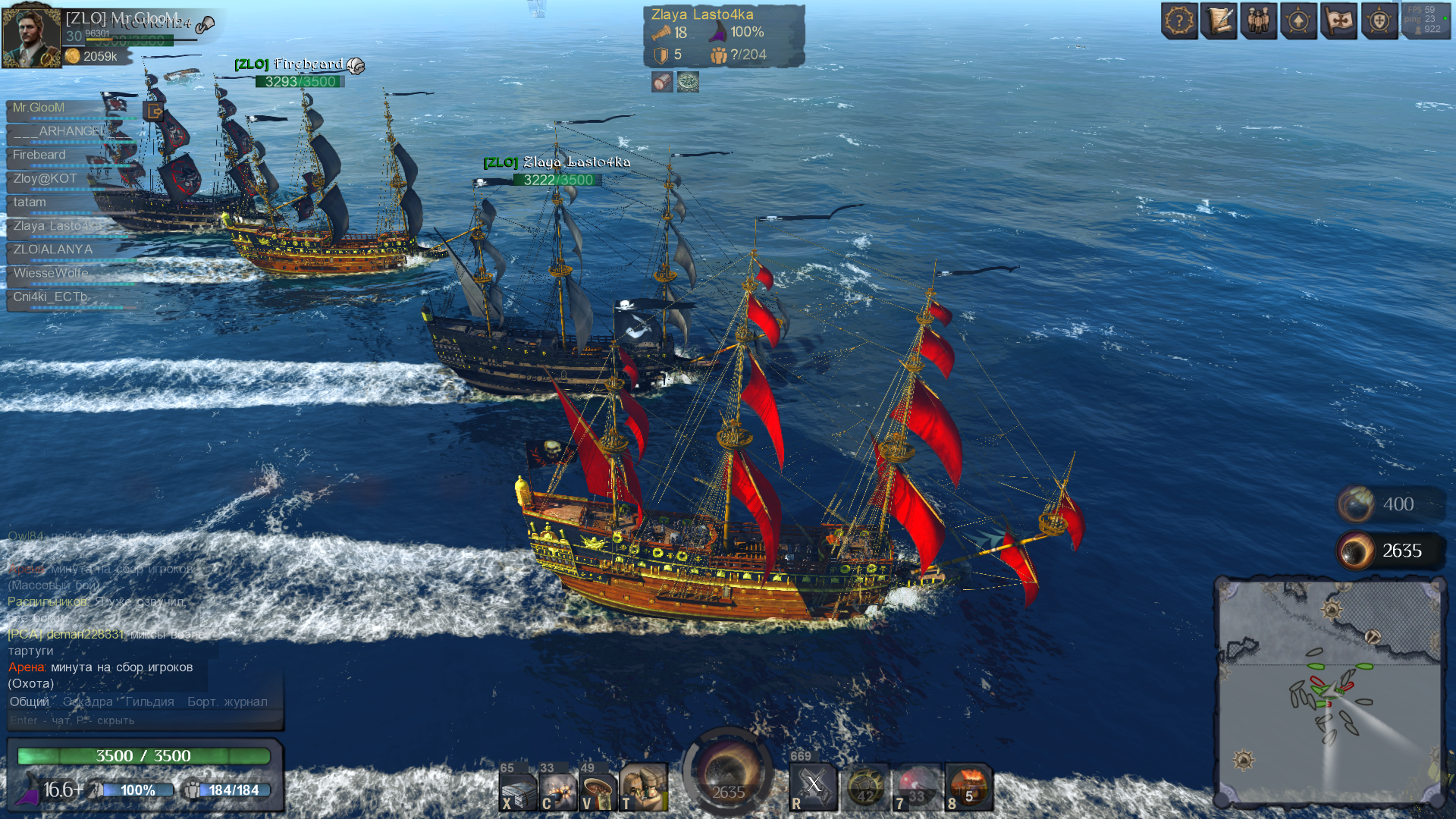Open the scroll and quill journal

tap(1219, 21)
